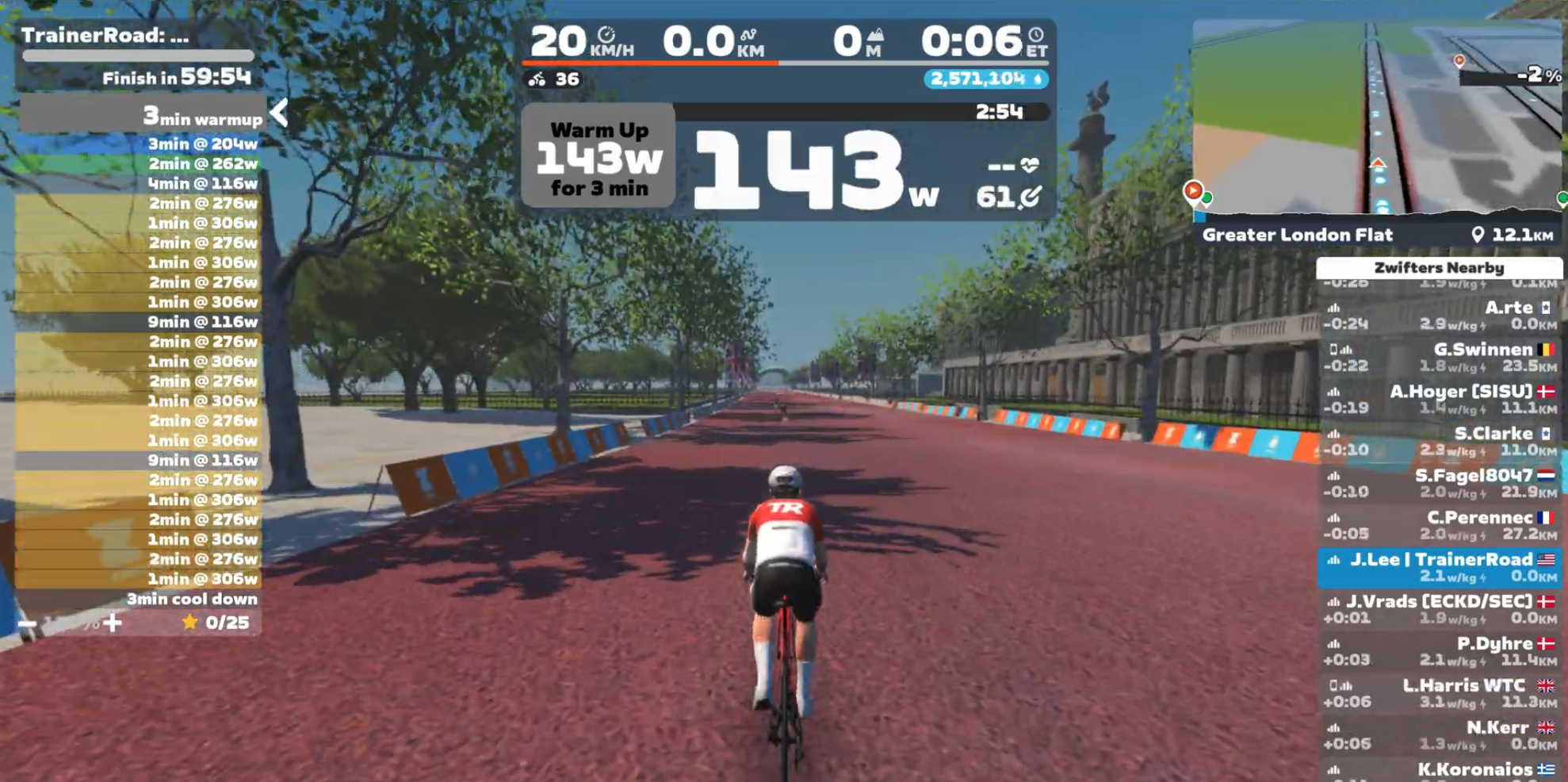Viewport: 1568px width, 782px height.
Task: Click the cyclist icon showing 36 riders
Action: click(538, 79)
